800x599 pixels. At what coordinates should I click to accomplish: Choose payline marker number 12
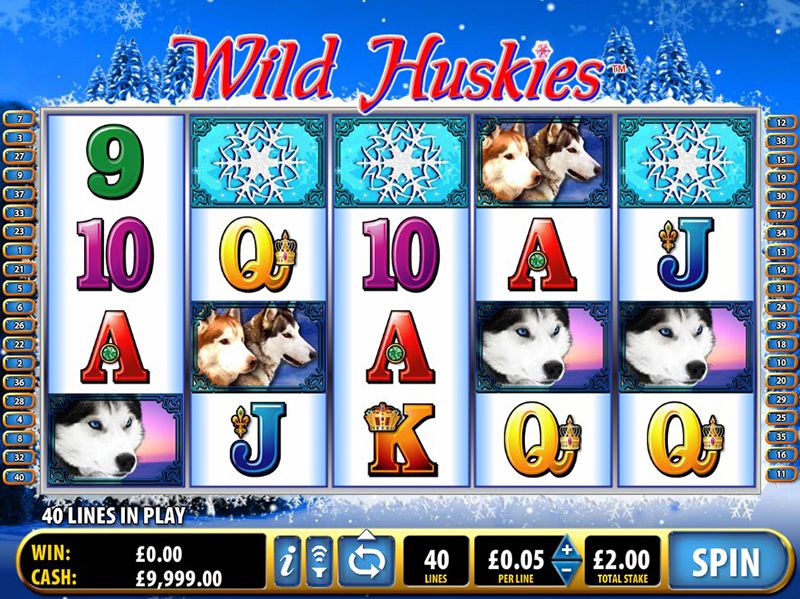pos(779,122)
